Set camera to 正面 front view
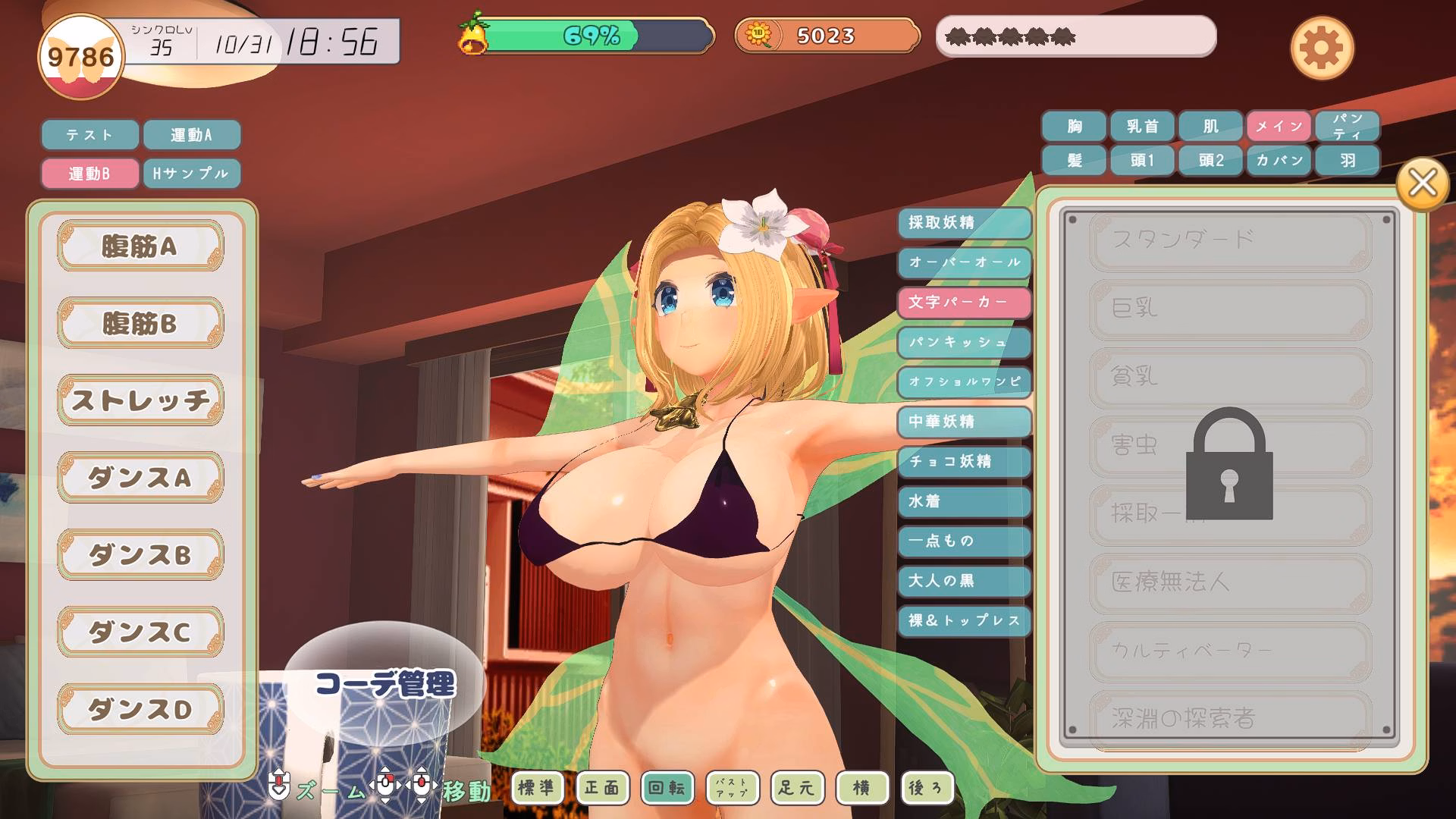This screenshot has height=819, width=1456. (601, 788)
